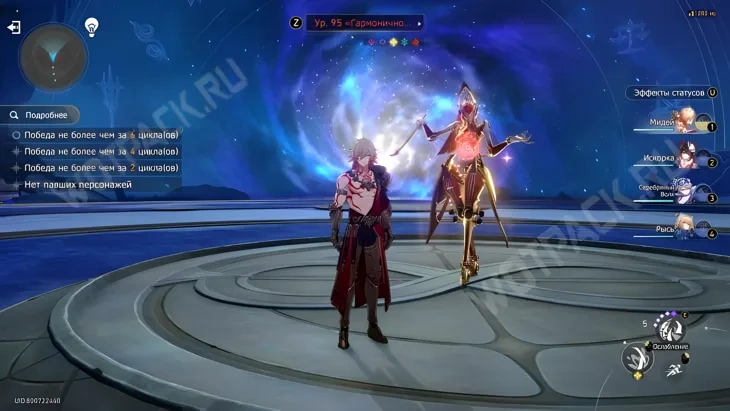Click the lightbulb hint icon
Image resolution: width=730 pixels, height=411 pixels.
click(x=91, y=26)
